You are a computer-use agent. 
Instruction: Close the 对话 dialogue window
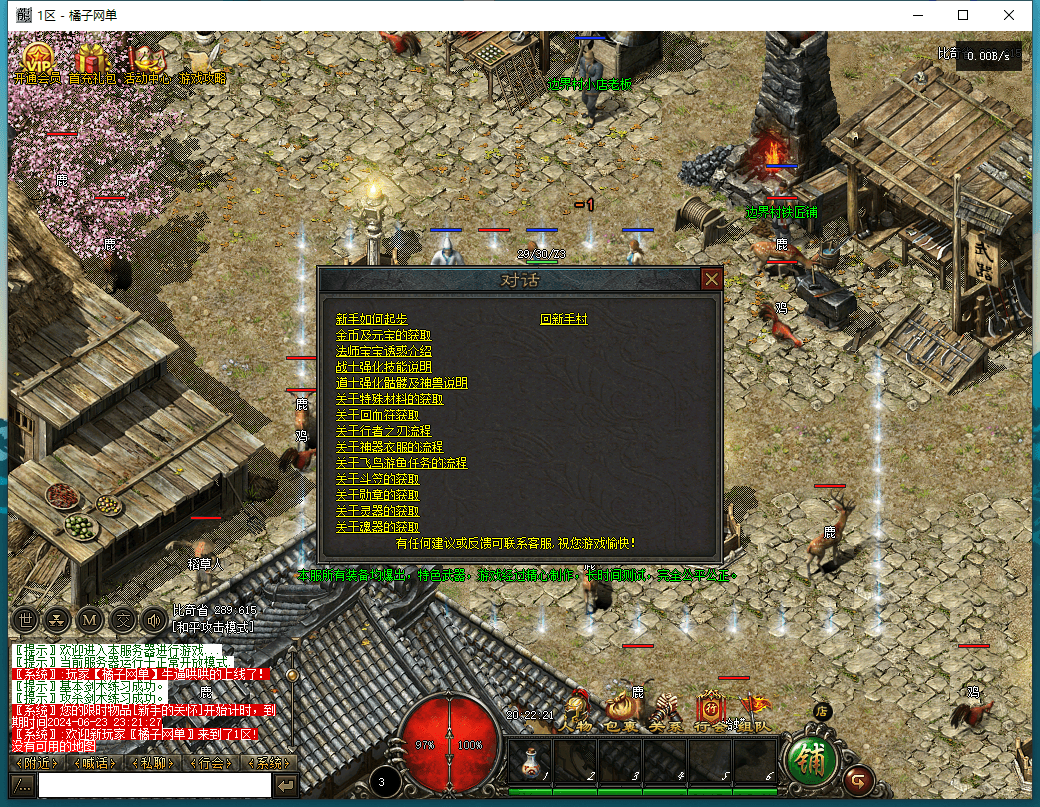(711, 279)
